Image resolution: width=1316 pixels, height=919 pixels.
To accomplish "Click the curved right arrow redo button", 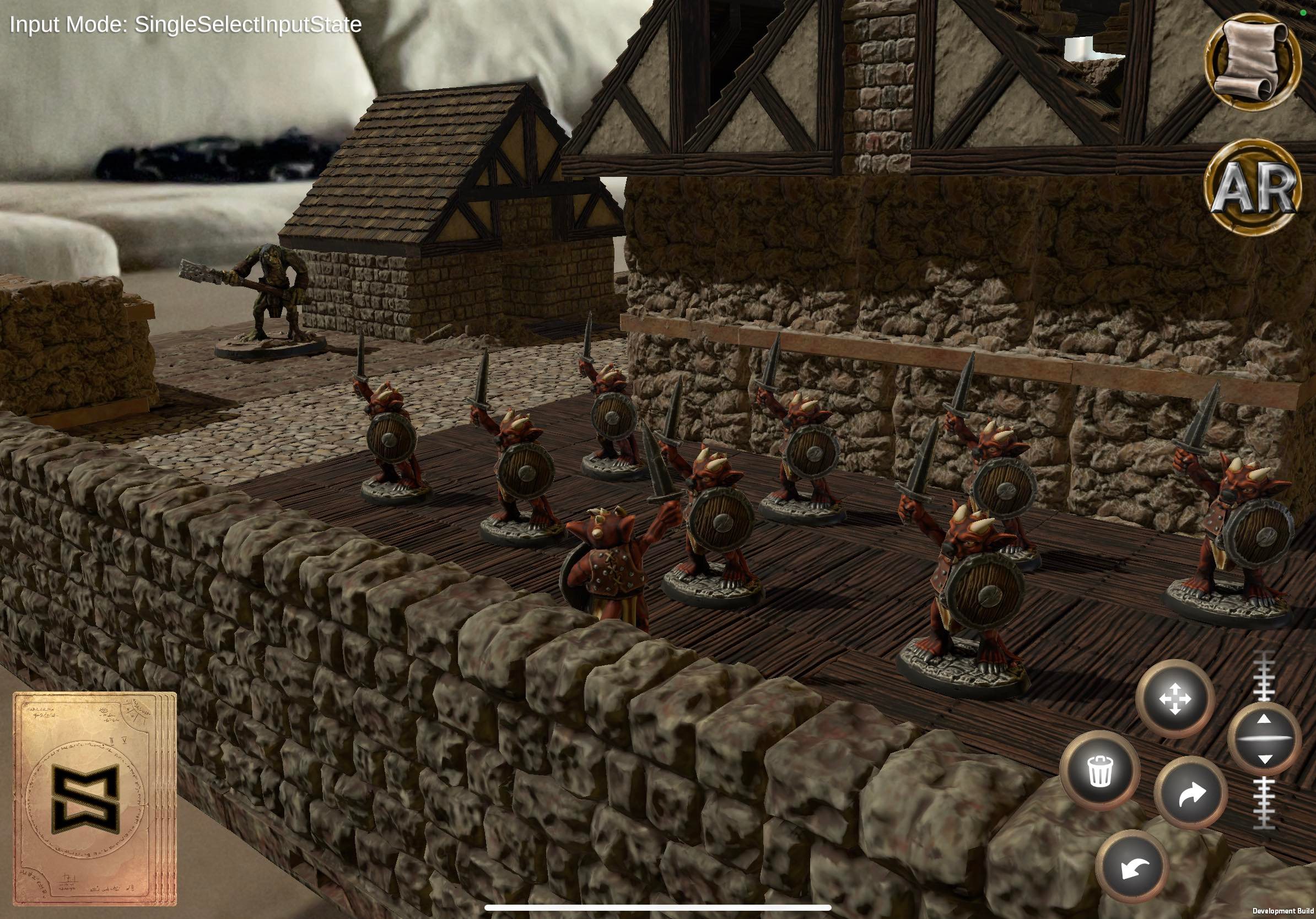I will coord(1190,793).
